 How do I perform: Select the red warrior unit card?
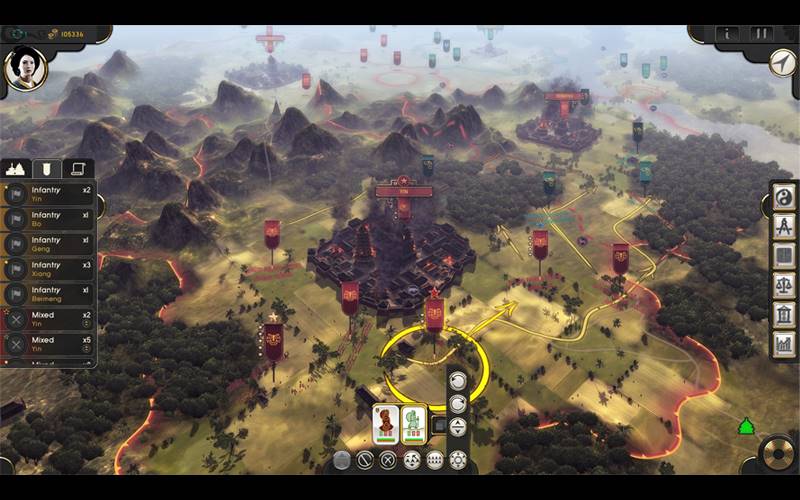coord(385,424)
